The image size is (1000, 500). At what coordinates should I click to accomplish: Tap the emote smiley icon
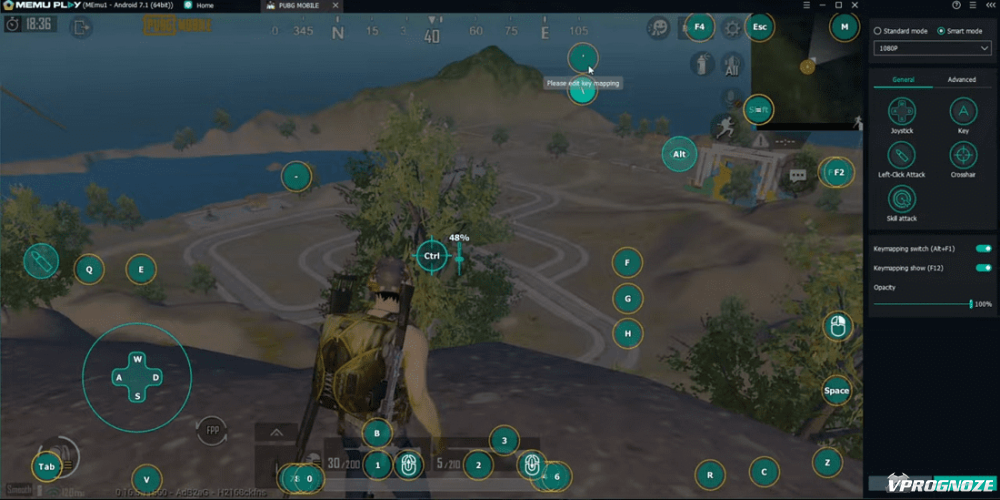click(x=658, y=28)
